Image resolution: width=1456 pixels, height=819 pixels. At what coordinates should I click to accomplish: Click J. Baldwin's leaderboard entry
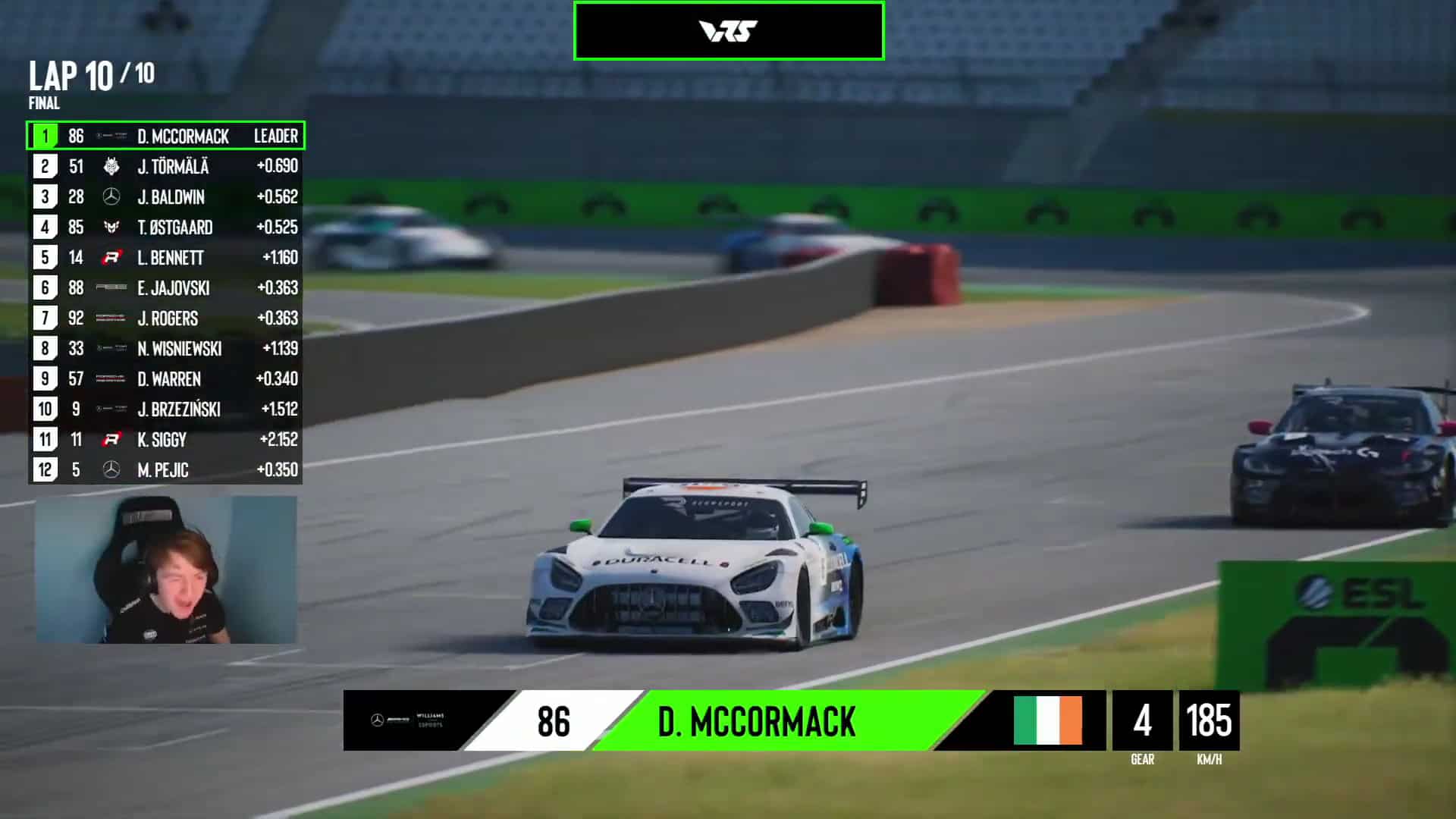(x=166, y=197)
